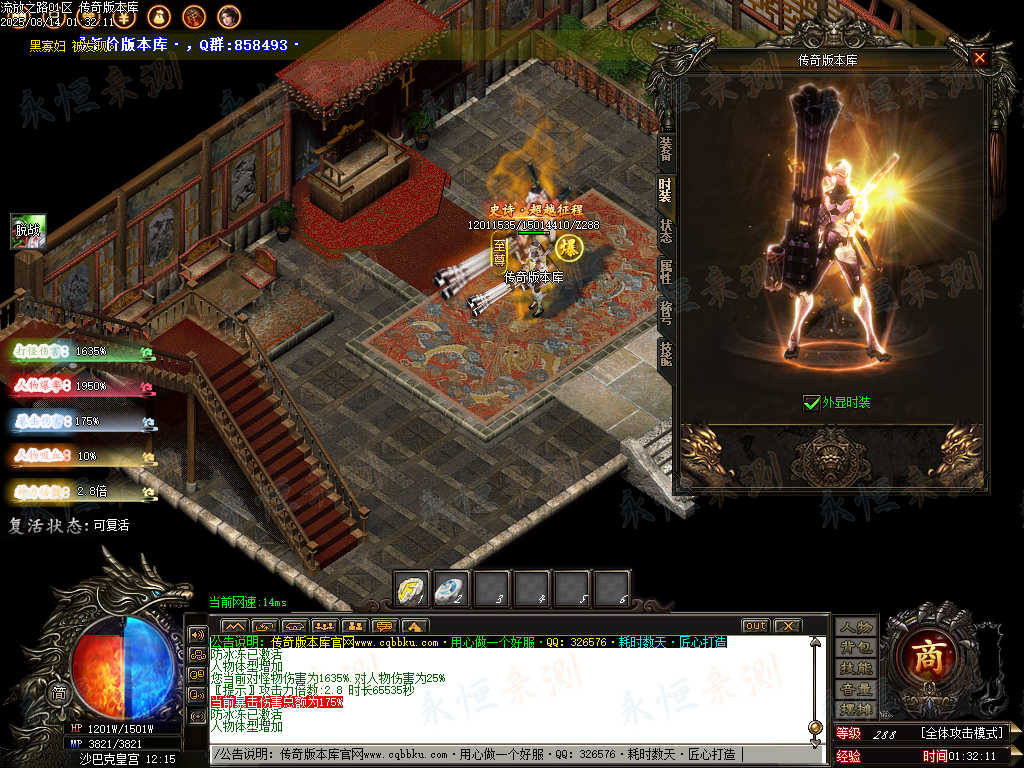Click the 简 button on the orb

[x=60, y=692]
